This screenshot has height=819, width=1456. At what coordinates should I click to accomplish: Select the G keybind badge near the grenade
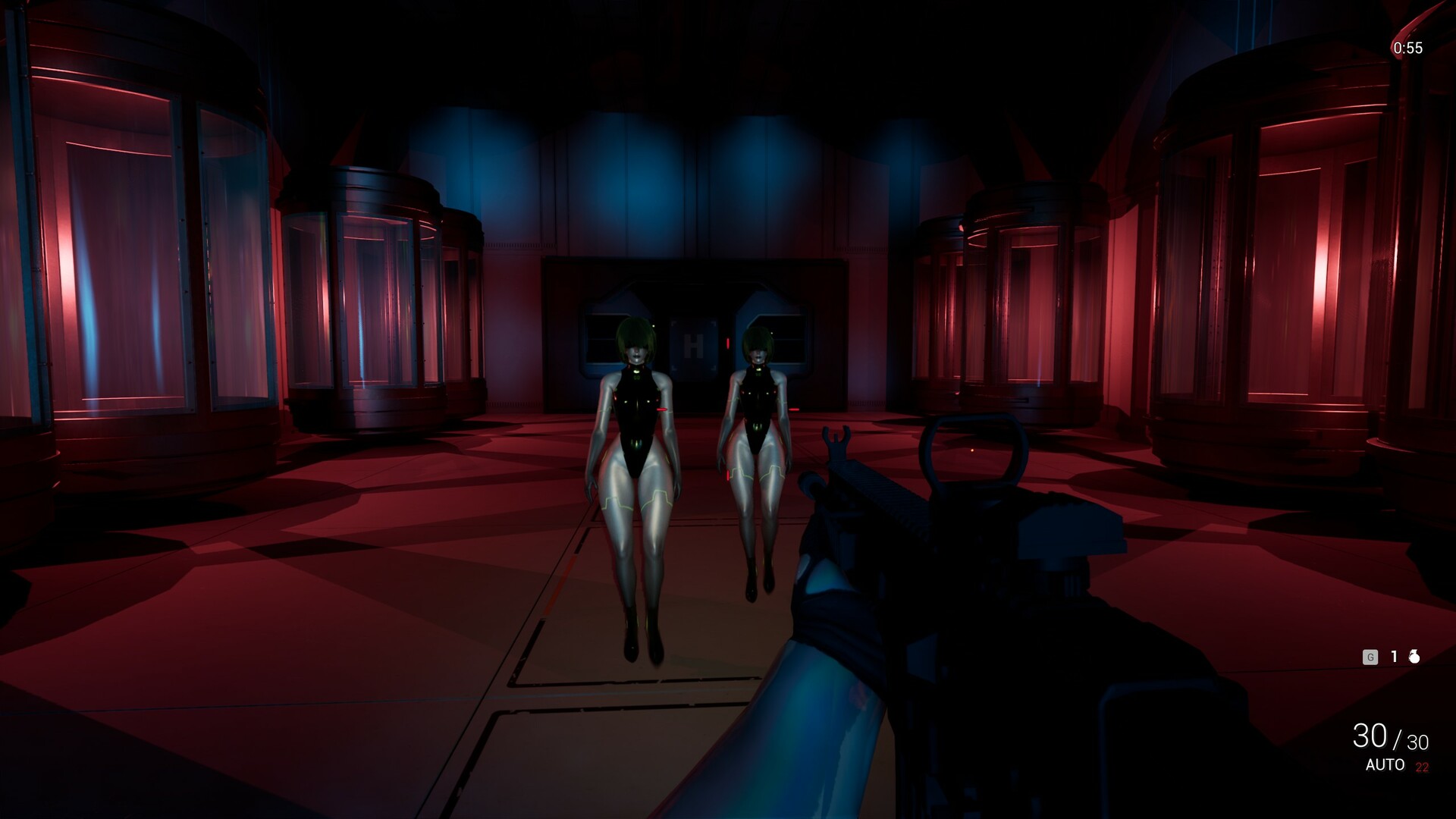click(x=1371, y=657)
